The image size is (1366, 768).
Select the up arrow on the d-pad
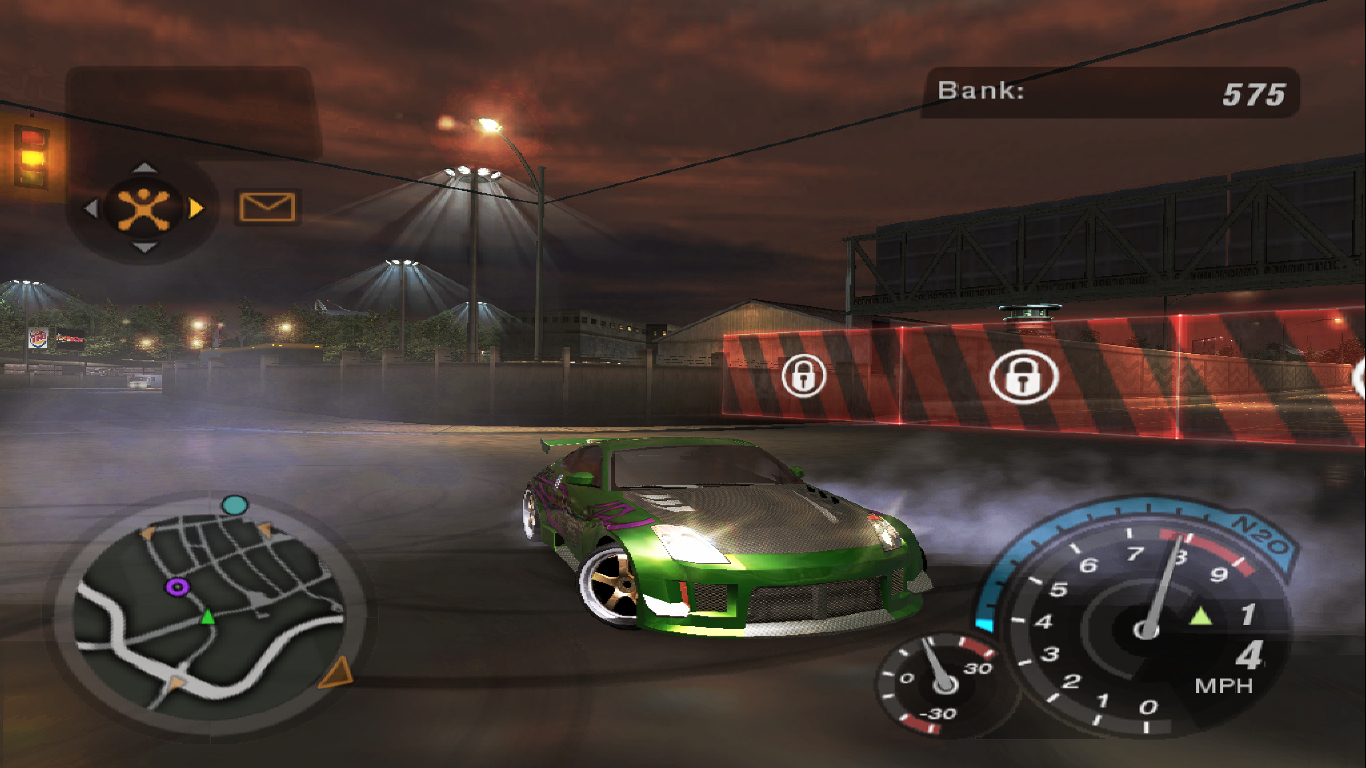(145, 167)
